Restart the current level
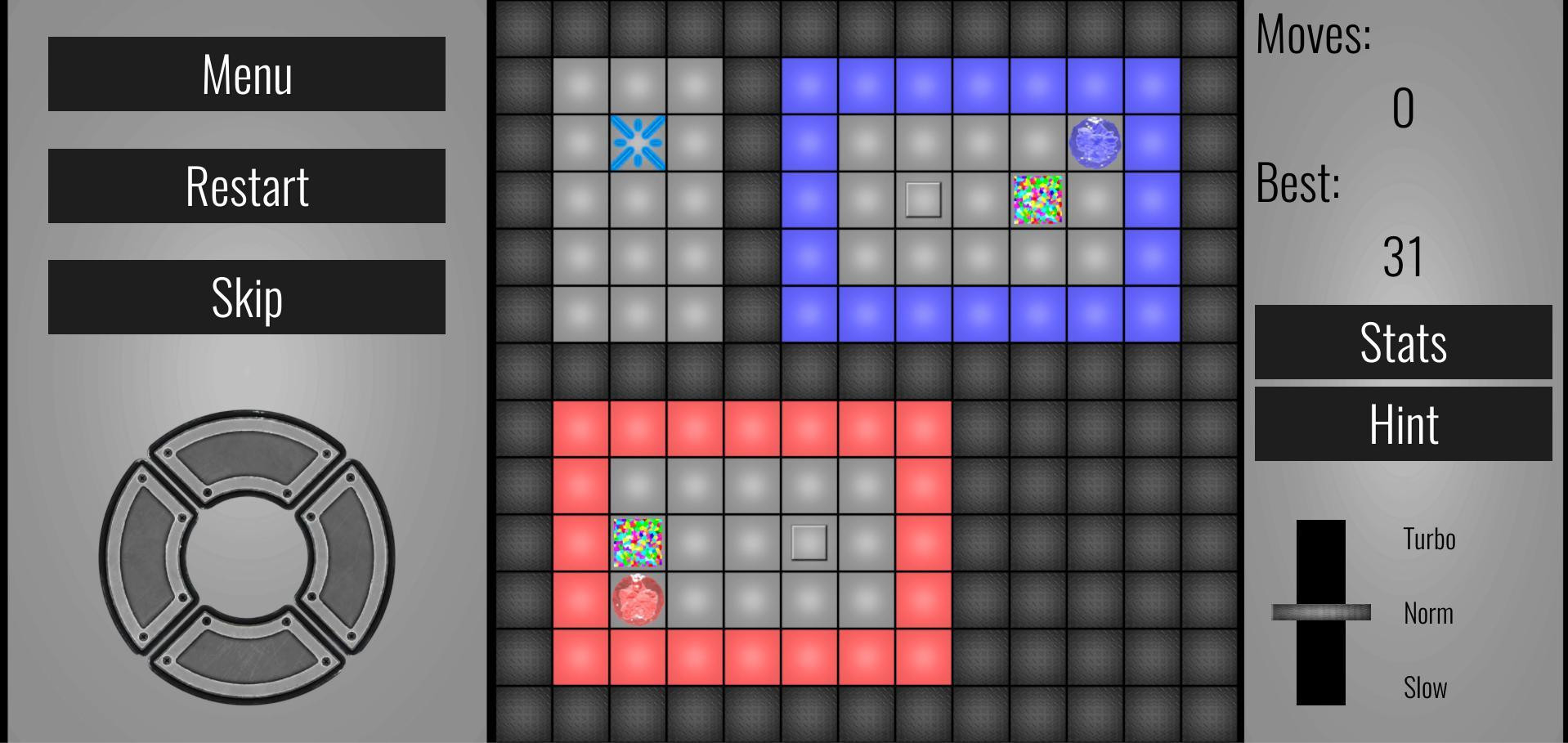The width and height of the screenshot is (1568, 743). click(x=246, y=186)
